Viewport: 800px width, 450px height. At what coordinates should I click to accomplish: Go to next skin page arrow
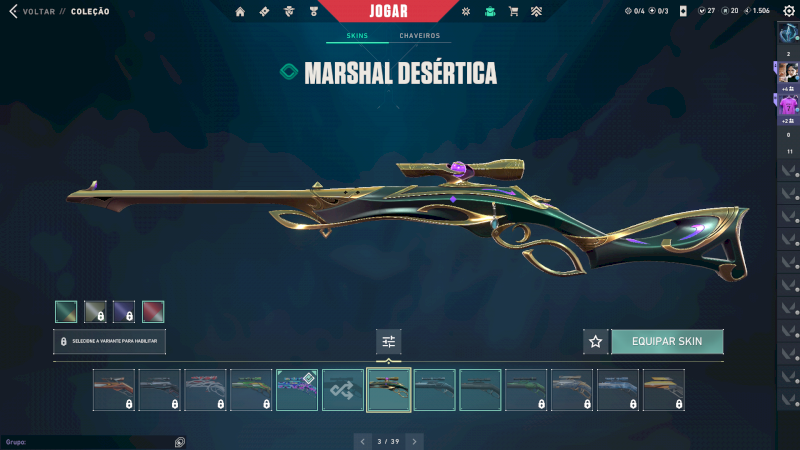coord(415,440)
